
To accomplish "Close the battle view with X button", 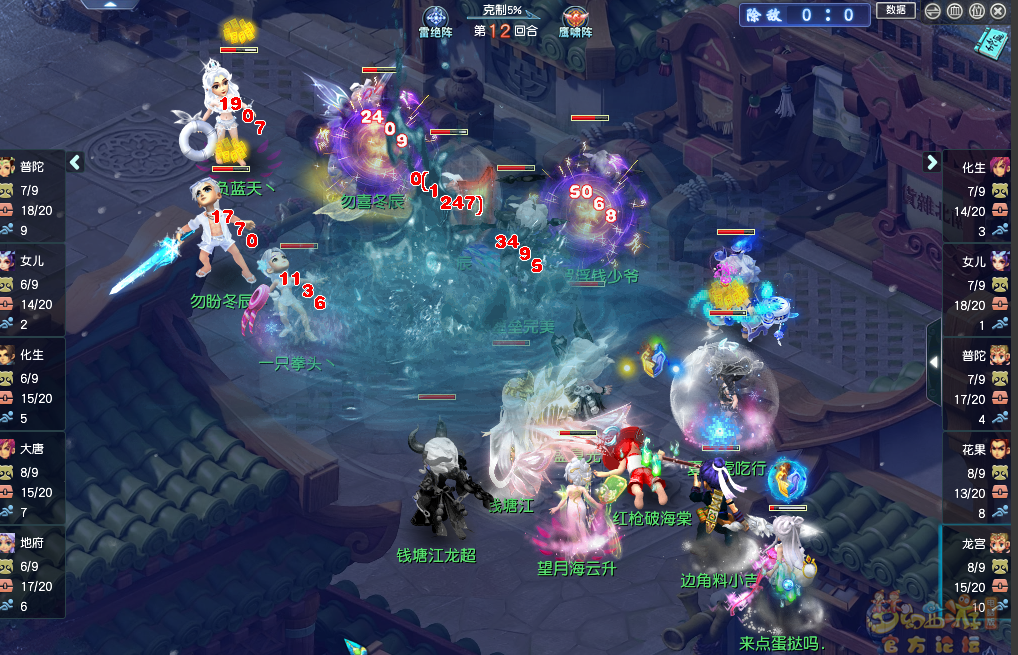I will pyautogui.click(x=999, y=11).
